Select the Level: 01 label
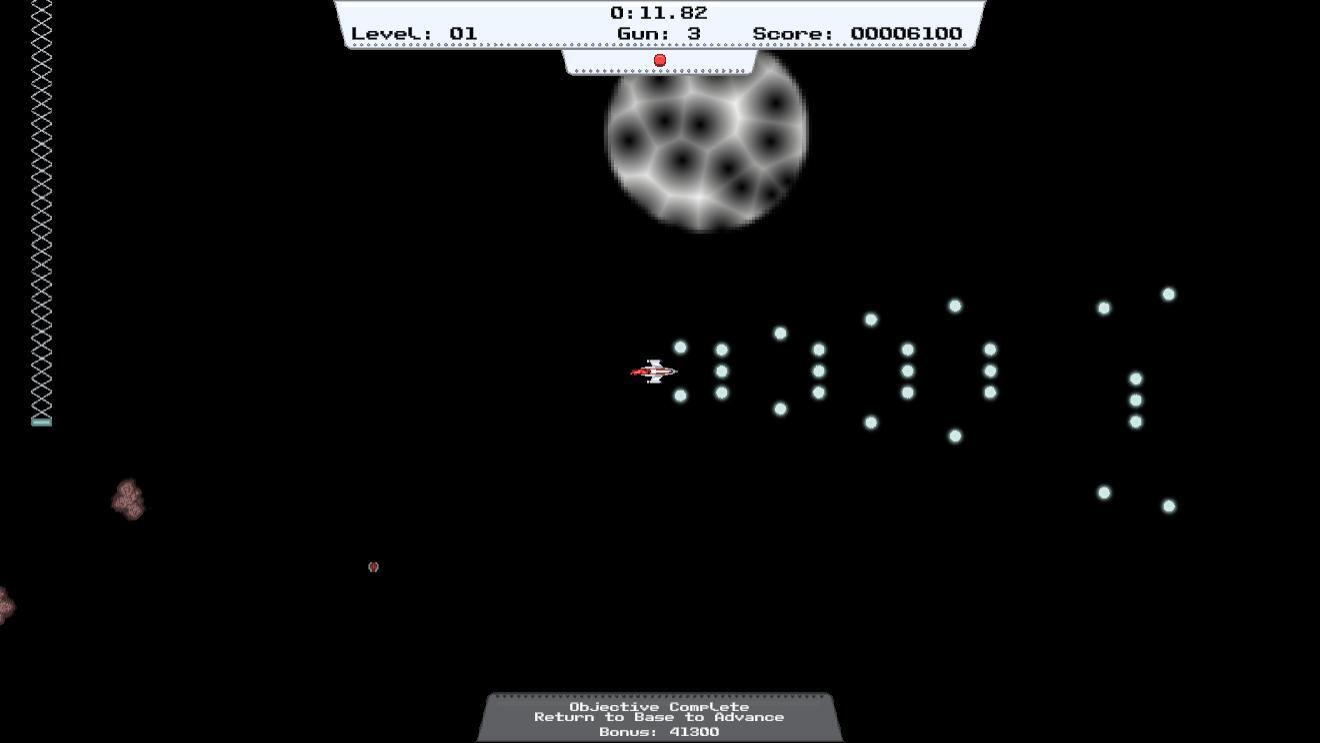The width and height of the screenshot is (1320, 743). tap(414, 33)
